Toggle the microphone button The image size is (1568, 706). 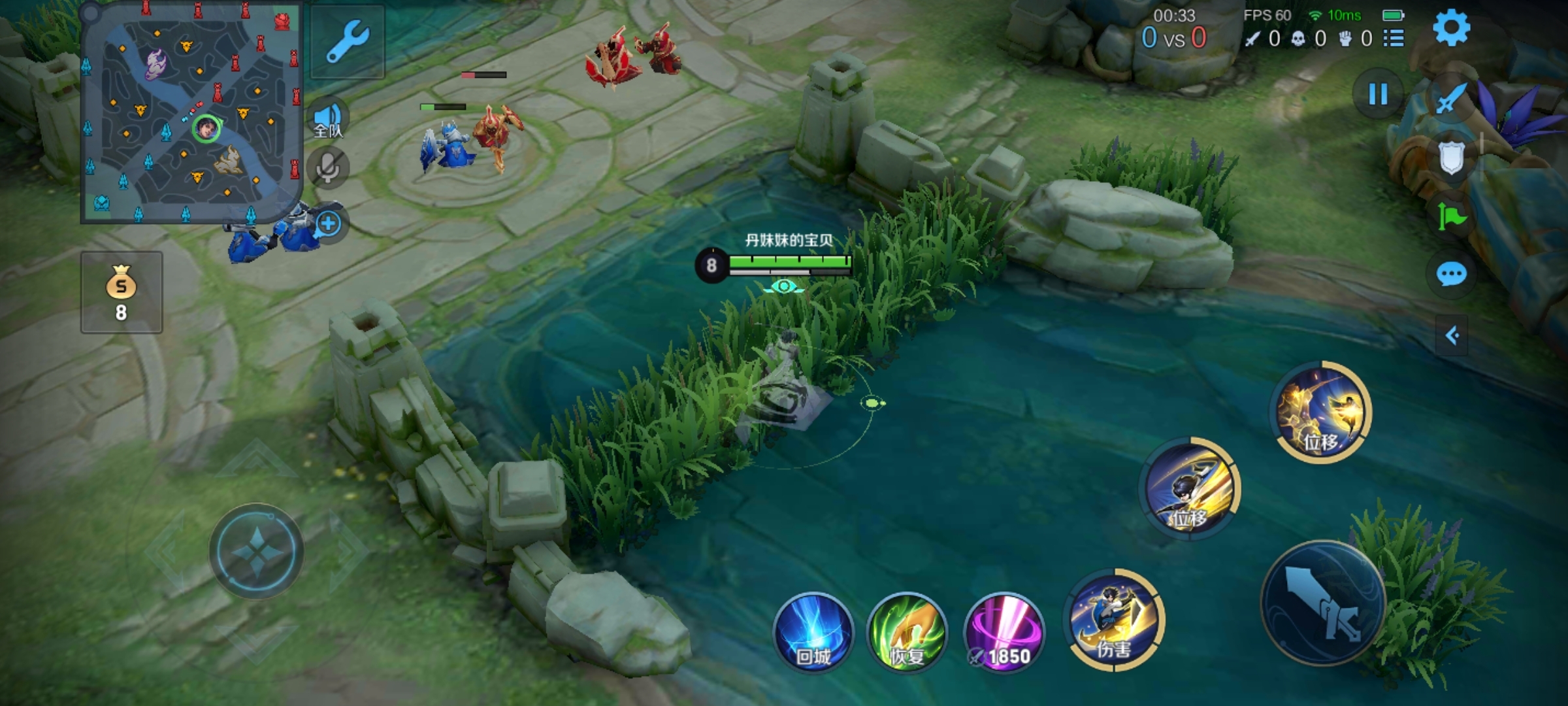pos(328,168)
